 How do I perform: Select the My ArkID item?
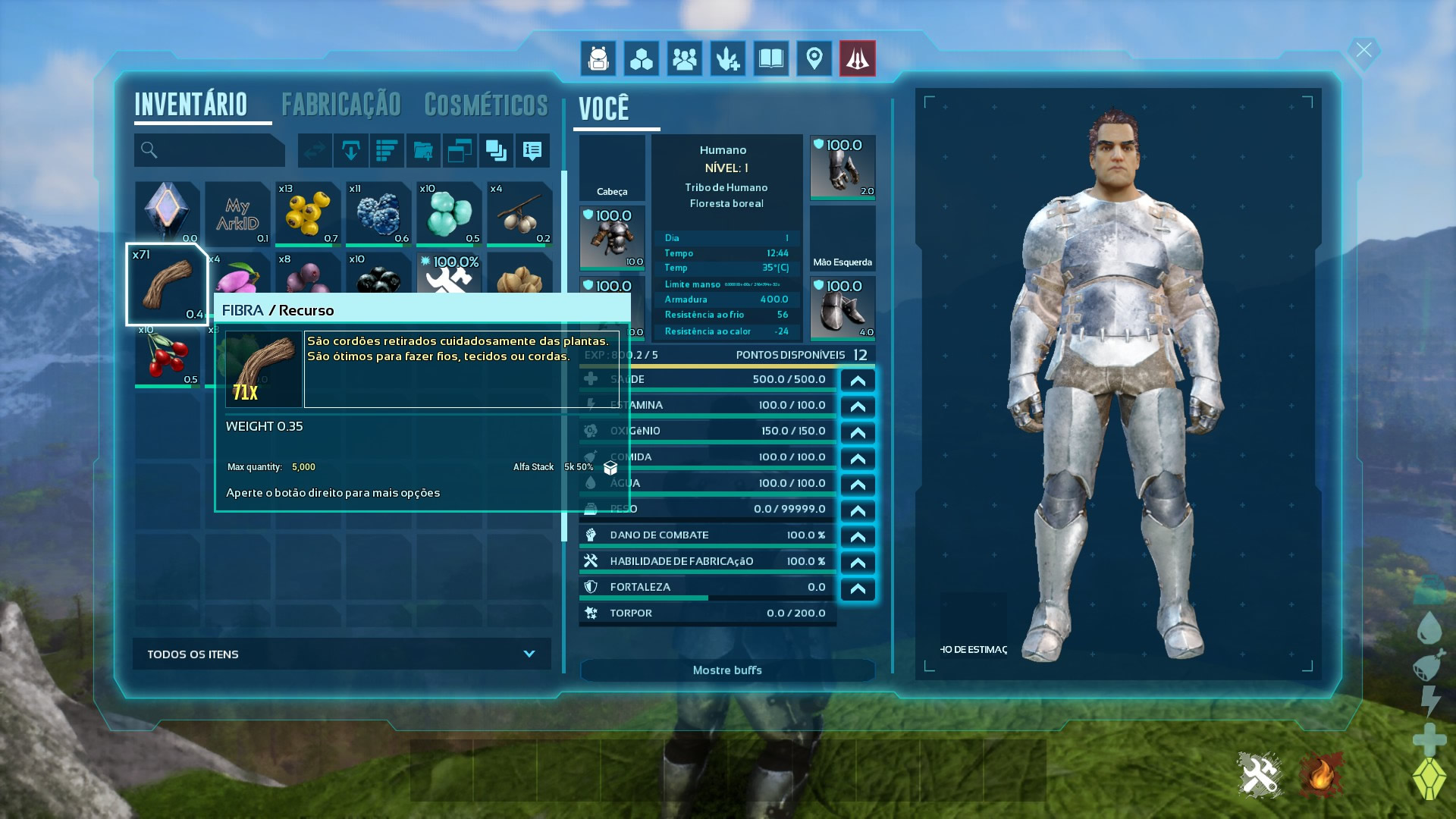[x=237, y=213]
